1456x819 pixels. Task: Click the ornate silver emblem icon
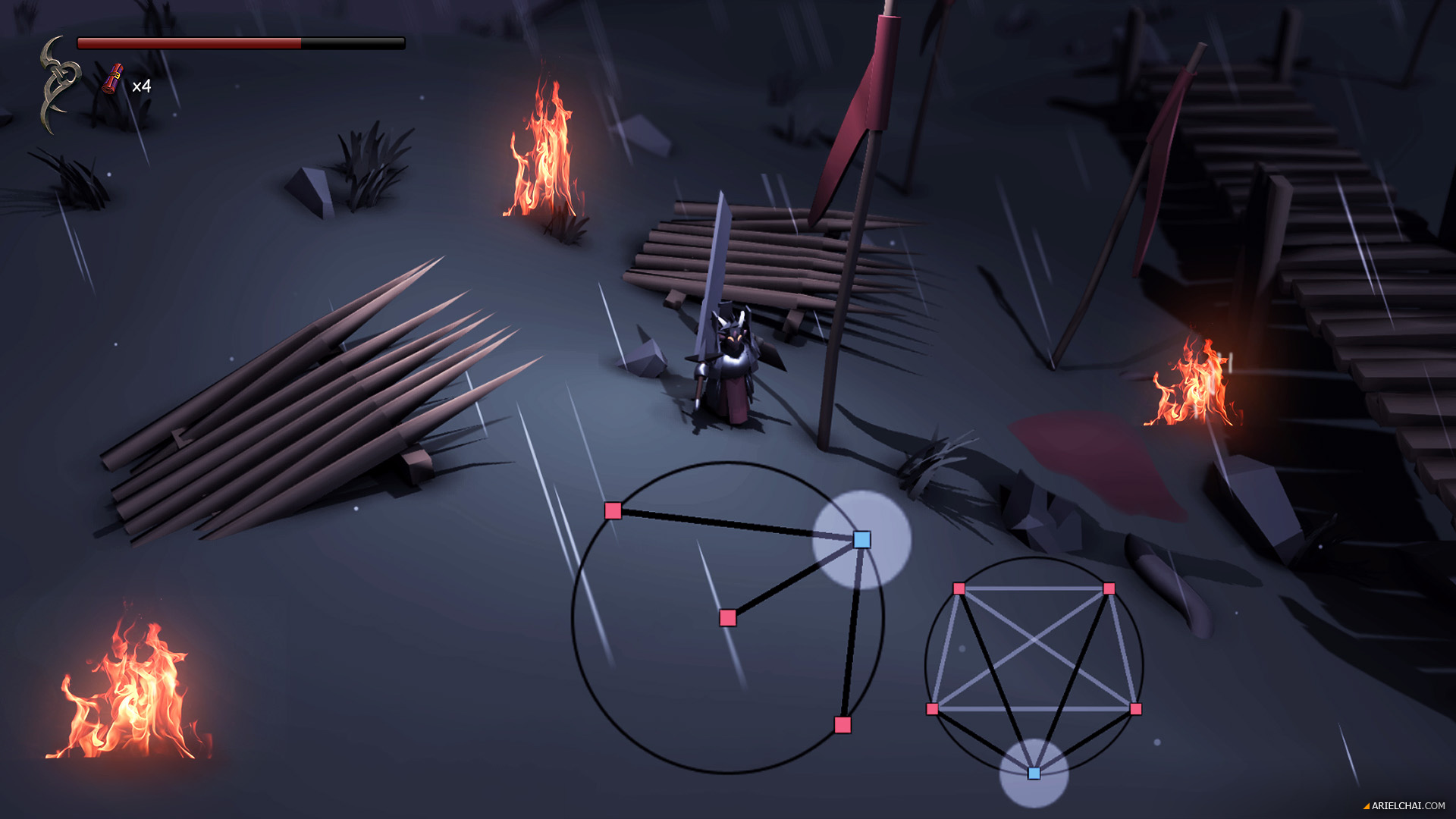pyautogui.click(x=59, y=84)
